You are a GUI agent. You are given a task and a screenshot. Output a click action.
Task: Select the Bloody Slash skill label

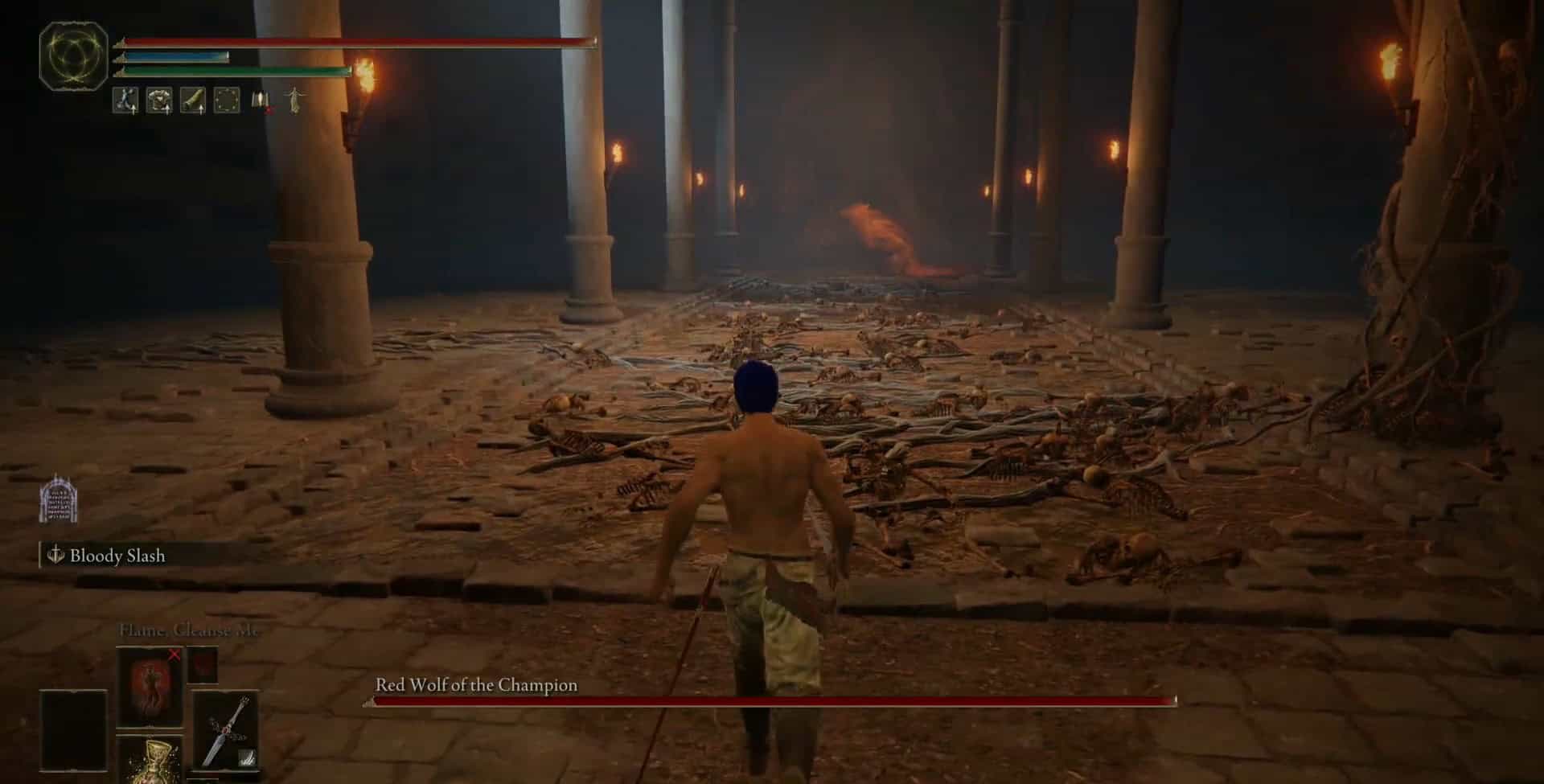pyautogui.click(x=117, y=556)
